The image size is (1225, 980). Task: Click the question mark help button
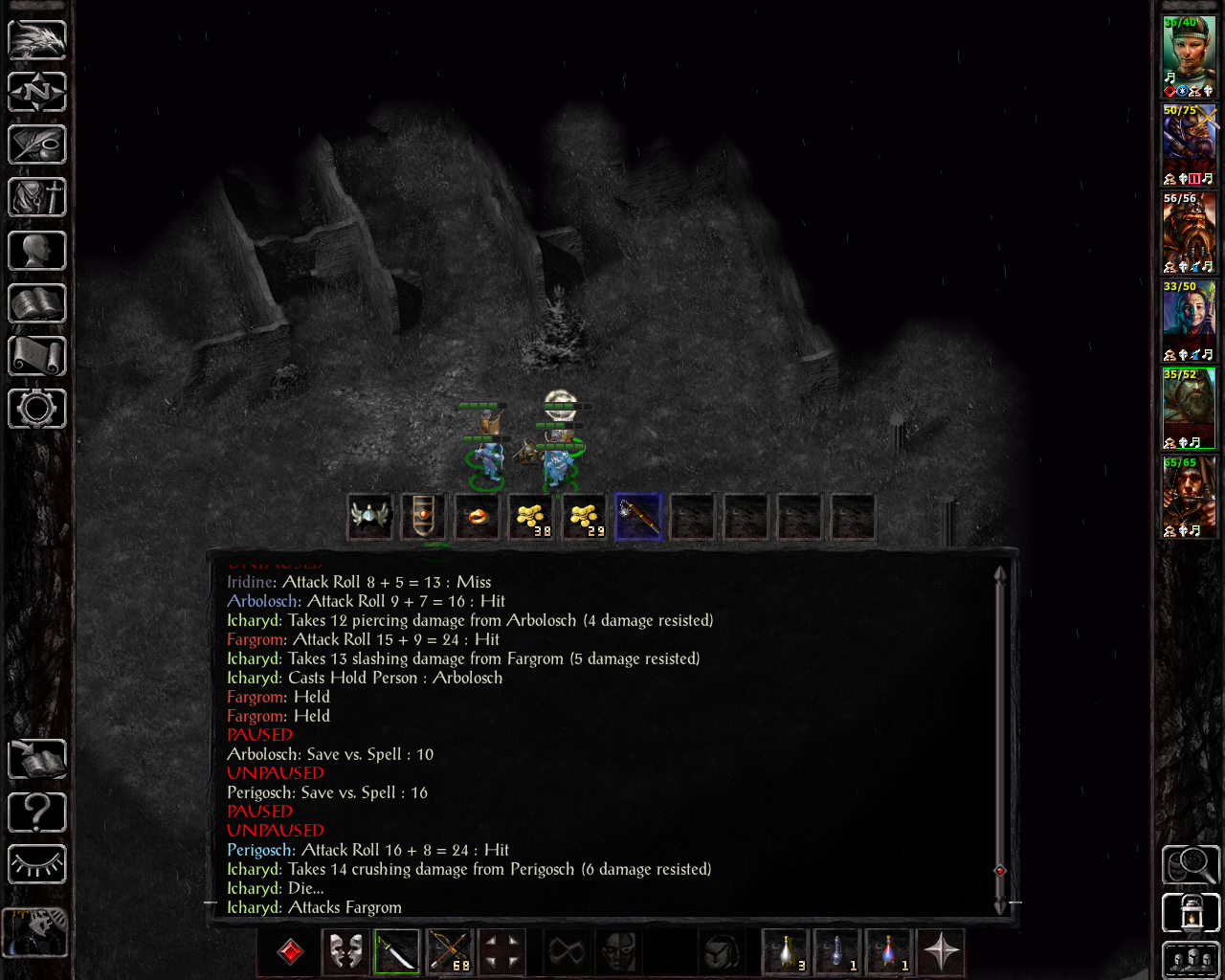click(37, 813)
